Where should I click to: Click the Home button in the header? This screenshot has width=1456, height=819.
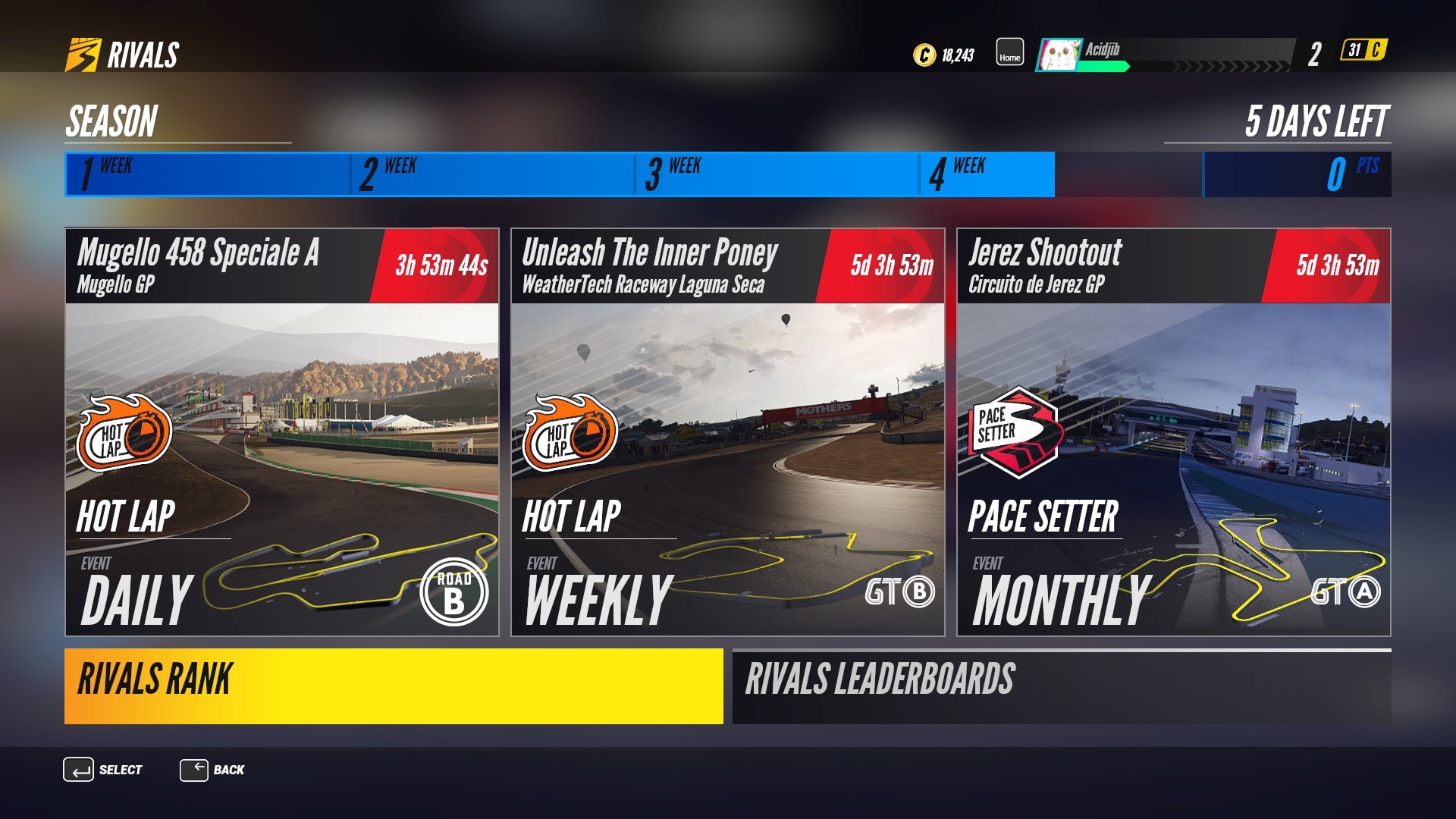(1009, 53)
